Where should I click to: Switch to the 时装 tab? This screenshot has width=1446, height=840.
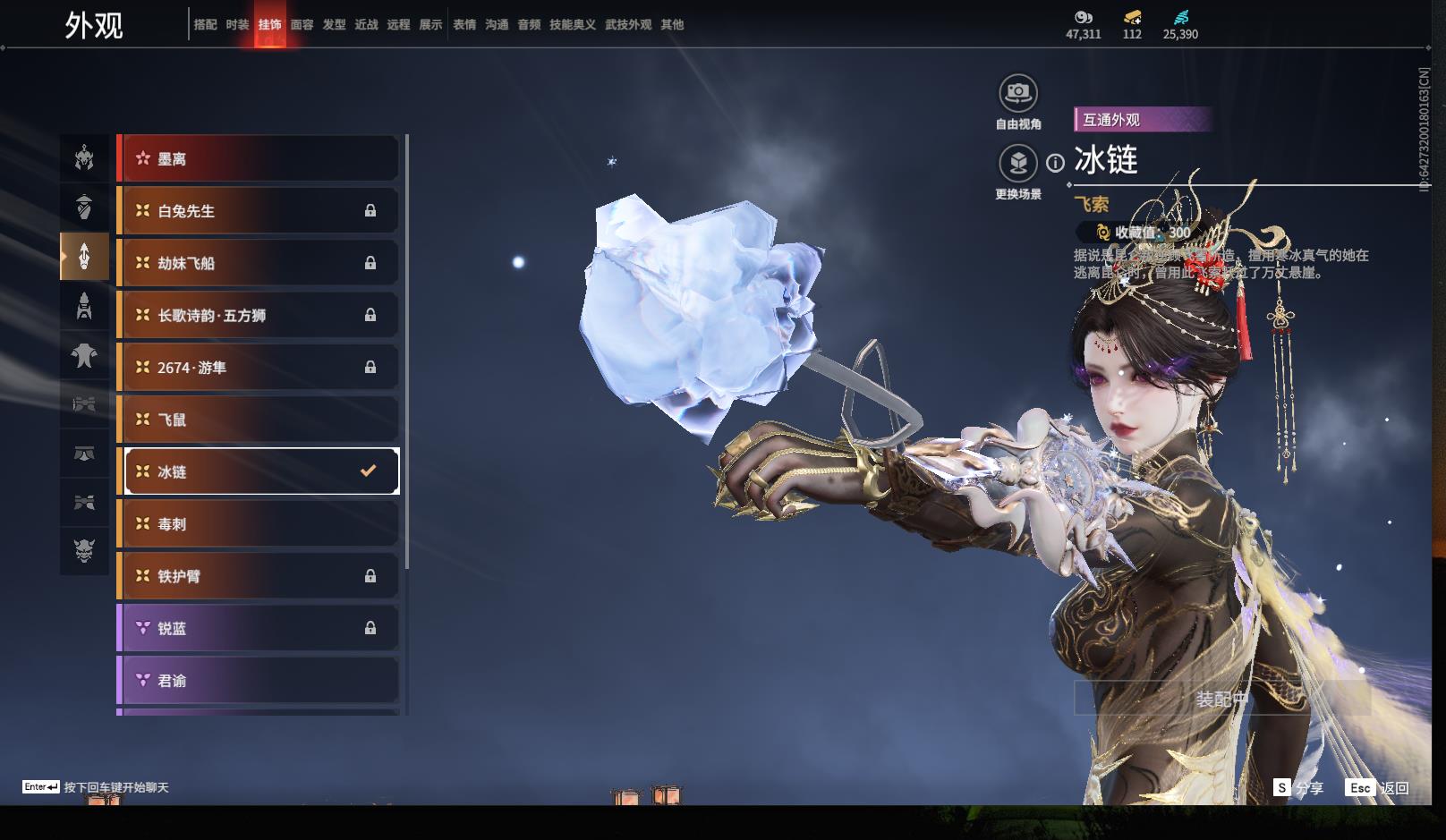[237, 25]
